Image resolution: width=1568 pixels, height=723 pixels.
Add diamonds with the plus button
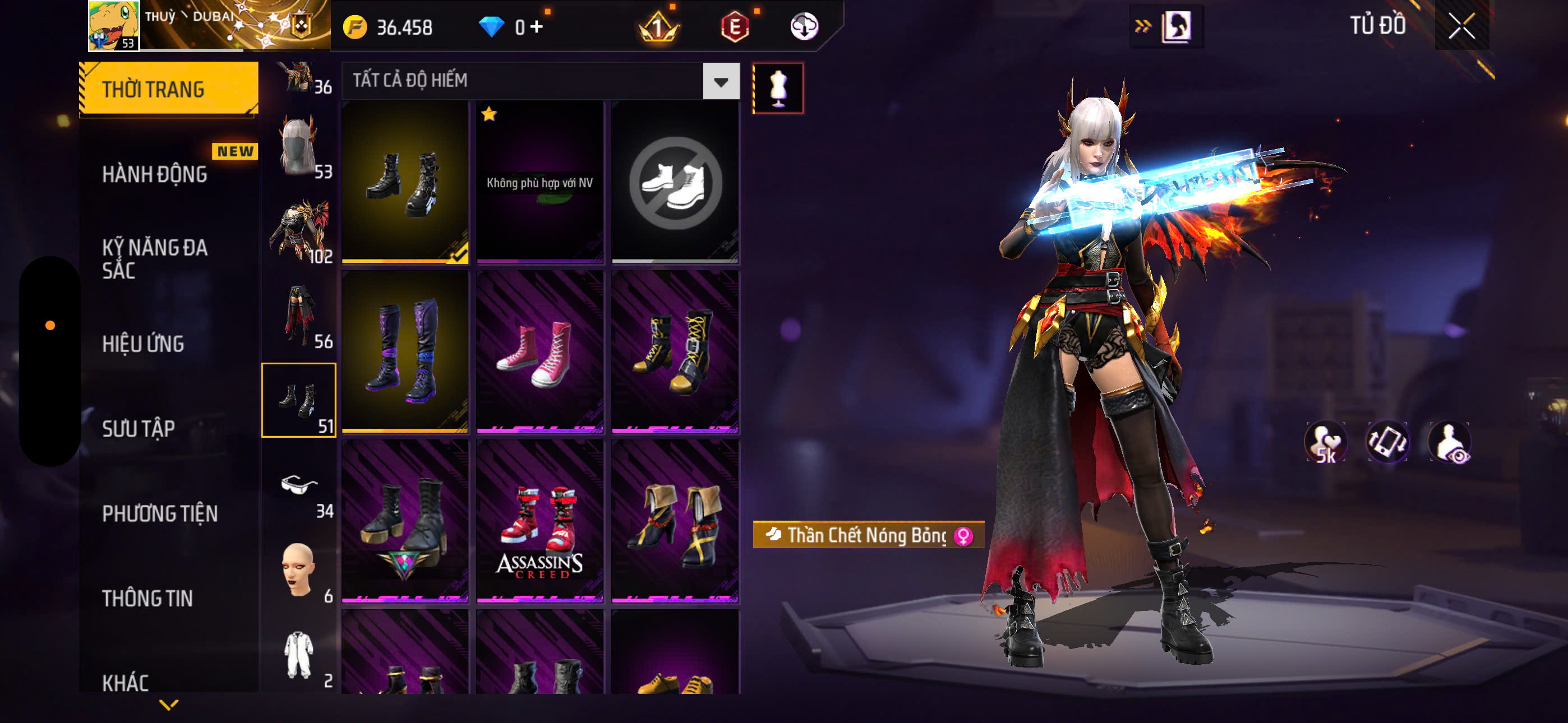click(x=536, y=27)
